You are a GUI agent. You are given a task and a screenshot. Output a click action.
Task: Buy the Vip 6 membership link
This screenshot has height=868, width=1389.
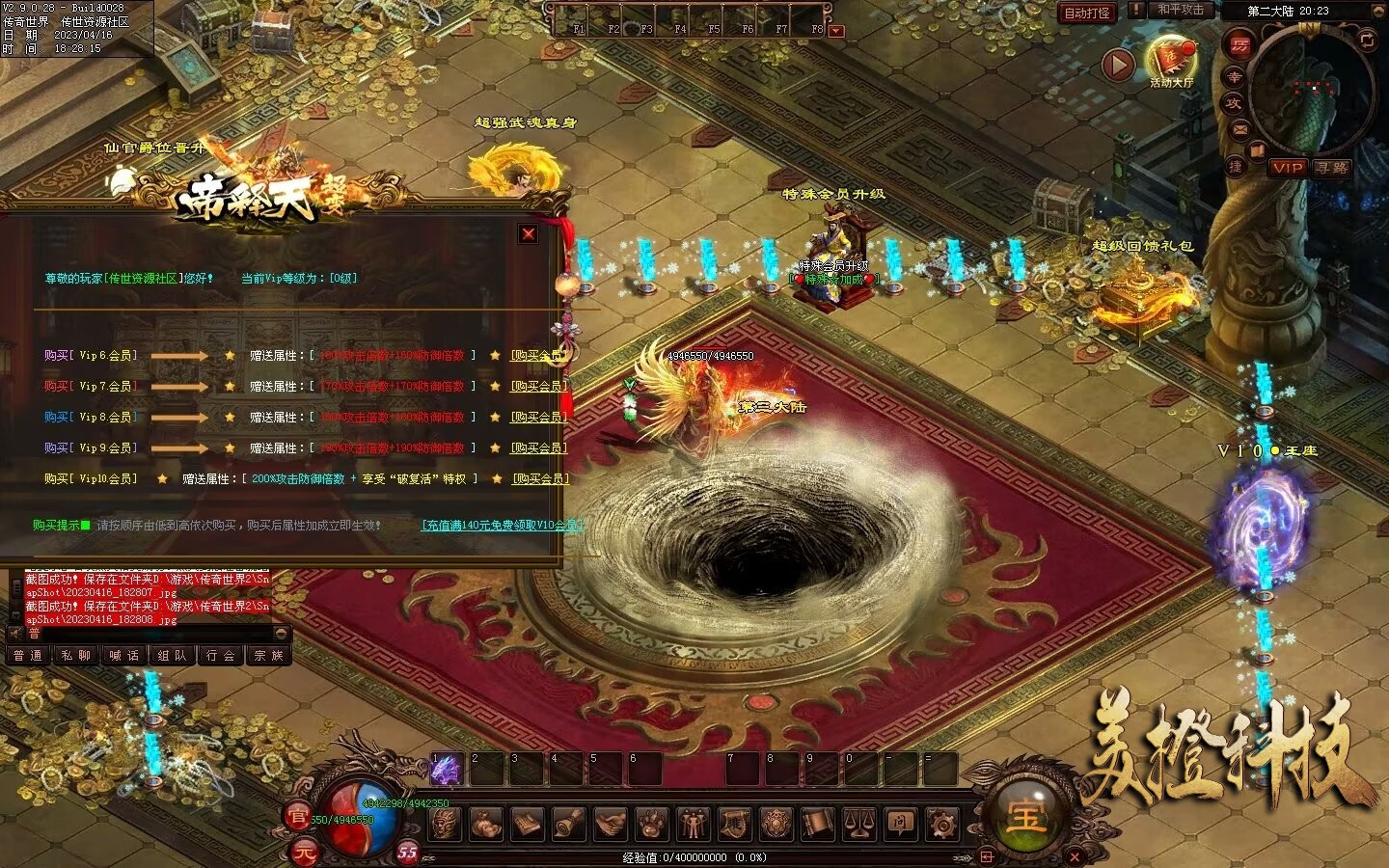coord(537,355)
